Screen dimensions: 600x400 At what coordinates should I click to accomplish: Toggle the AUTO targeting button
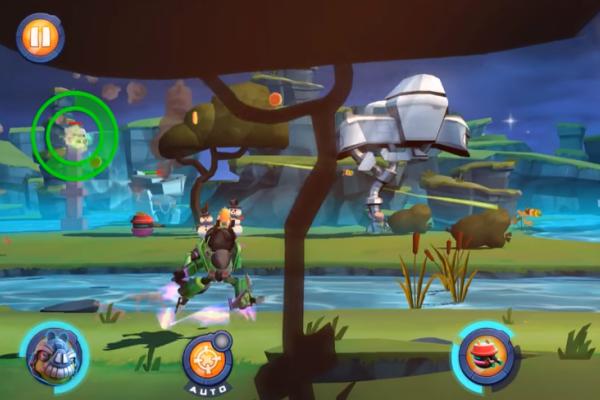(x=207, y=360)
